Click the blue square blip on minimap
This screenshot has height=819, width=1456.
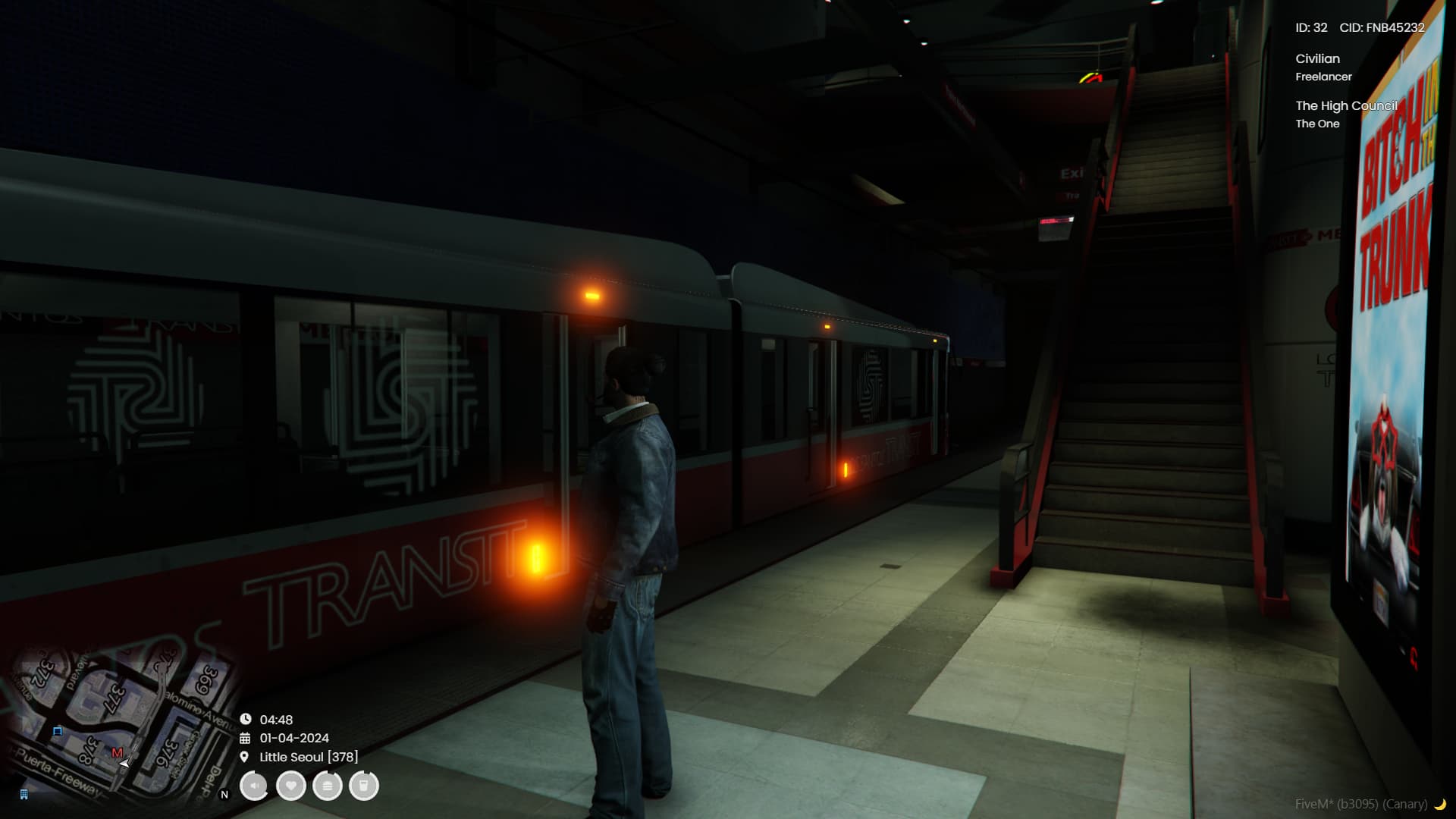click(58, 731)
